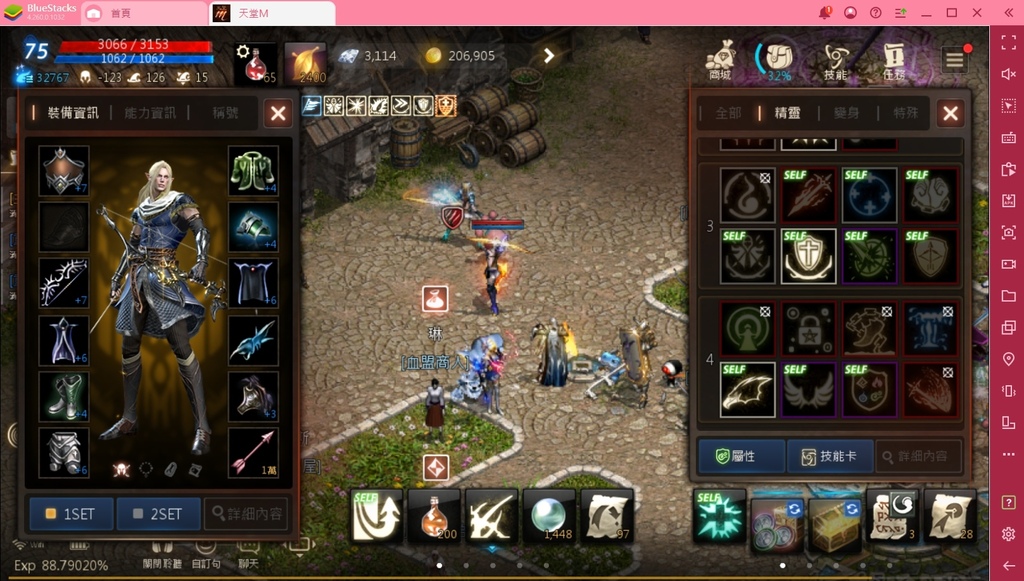Choose the green armor equipment slot
Screen dimensions: 1024x581
click(x=253, y=171)
